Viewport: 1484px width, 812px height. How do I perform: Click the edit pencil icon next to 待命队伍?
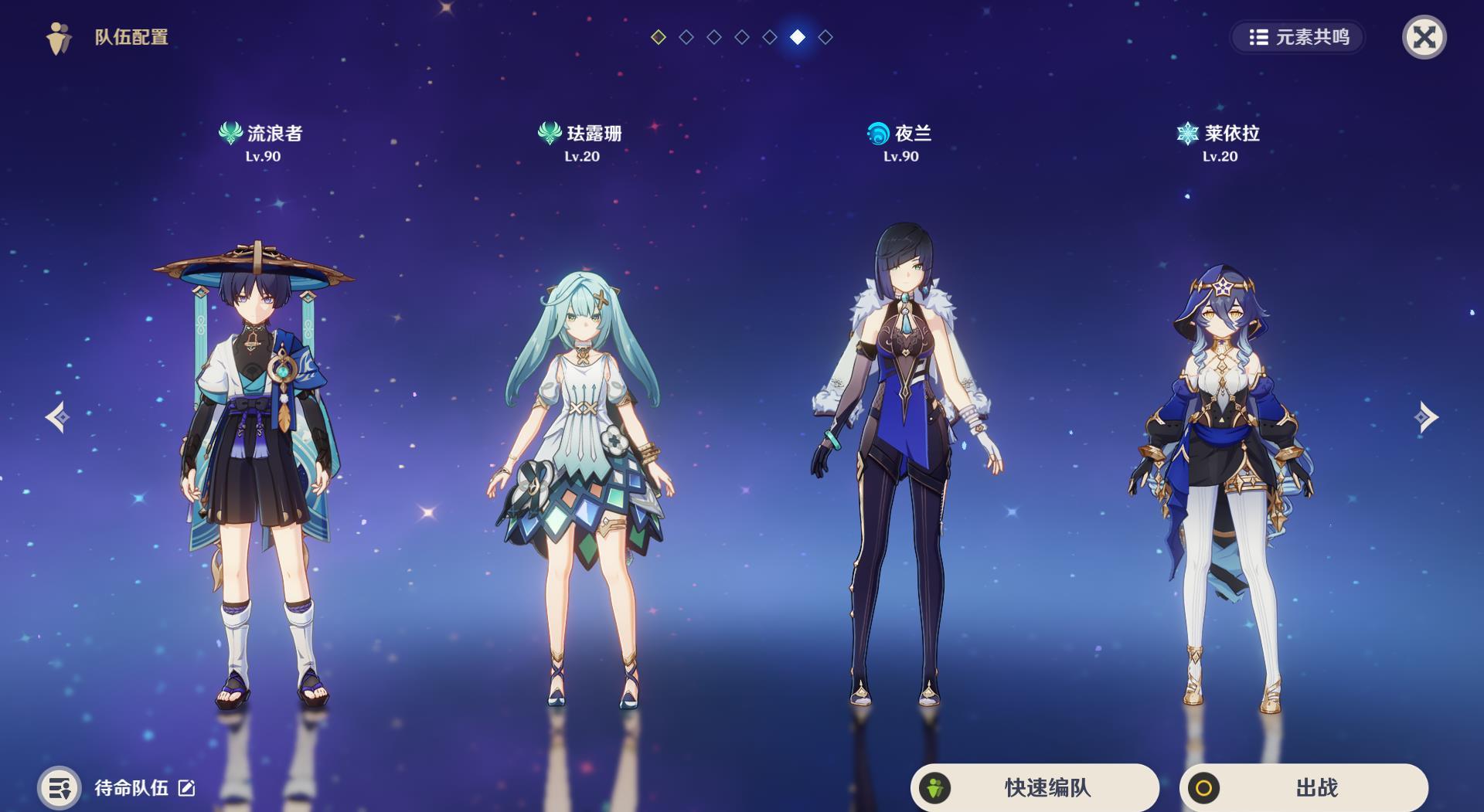click(185, 790)
